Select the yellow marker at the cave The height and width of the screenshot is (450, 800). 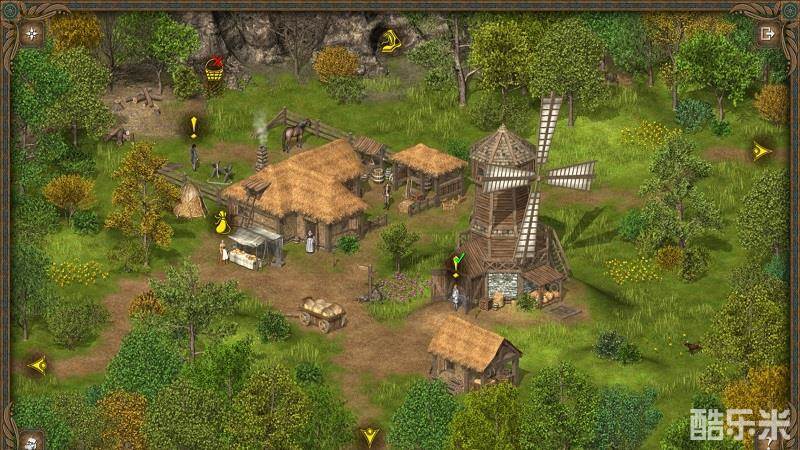386,40
